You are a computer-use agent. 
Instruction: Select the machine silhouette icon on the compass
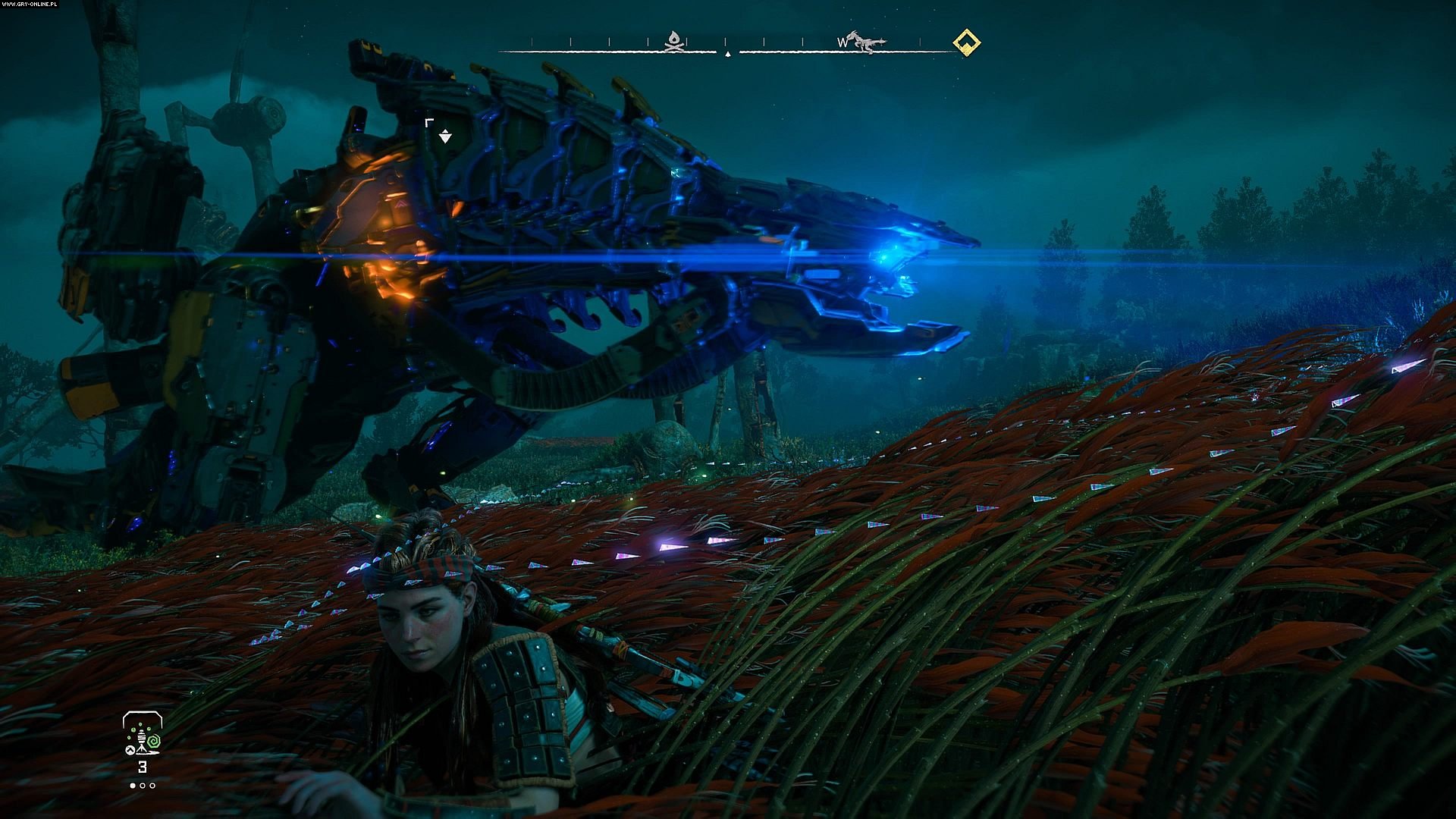tap(866, 42)
